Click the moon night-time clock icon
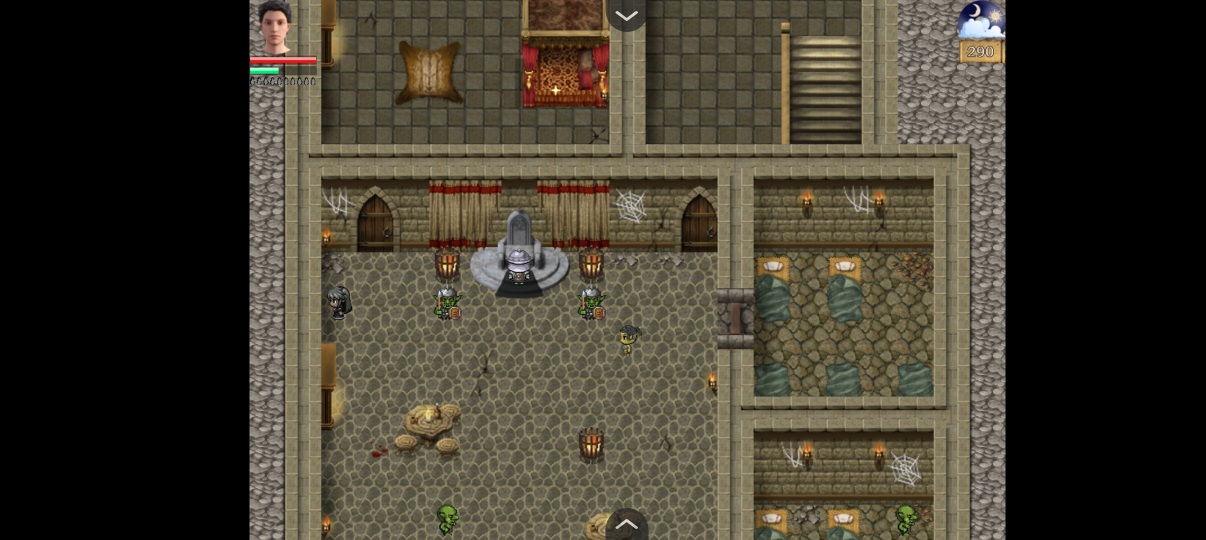The image size is (1206, 540). [x=980, y=21]
